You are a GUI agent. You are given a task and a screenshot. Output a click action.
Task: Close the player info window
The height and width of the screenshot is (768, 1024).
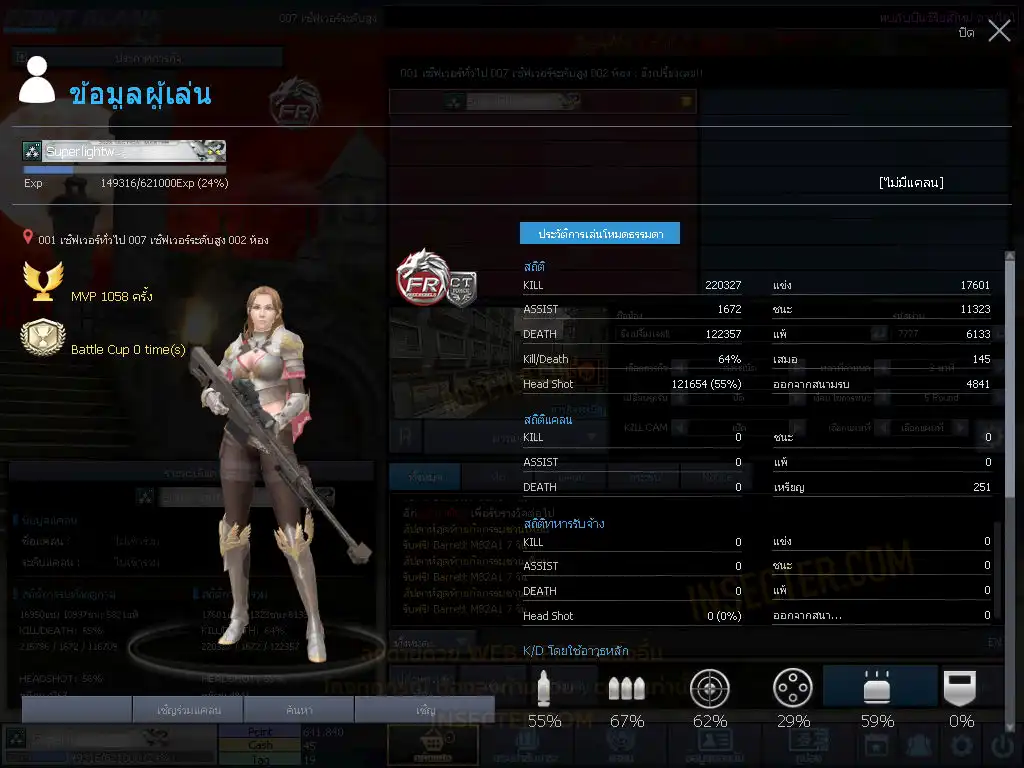(999, 31)
